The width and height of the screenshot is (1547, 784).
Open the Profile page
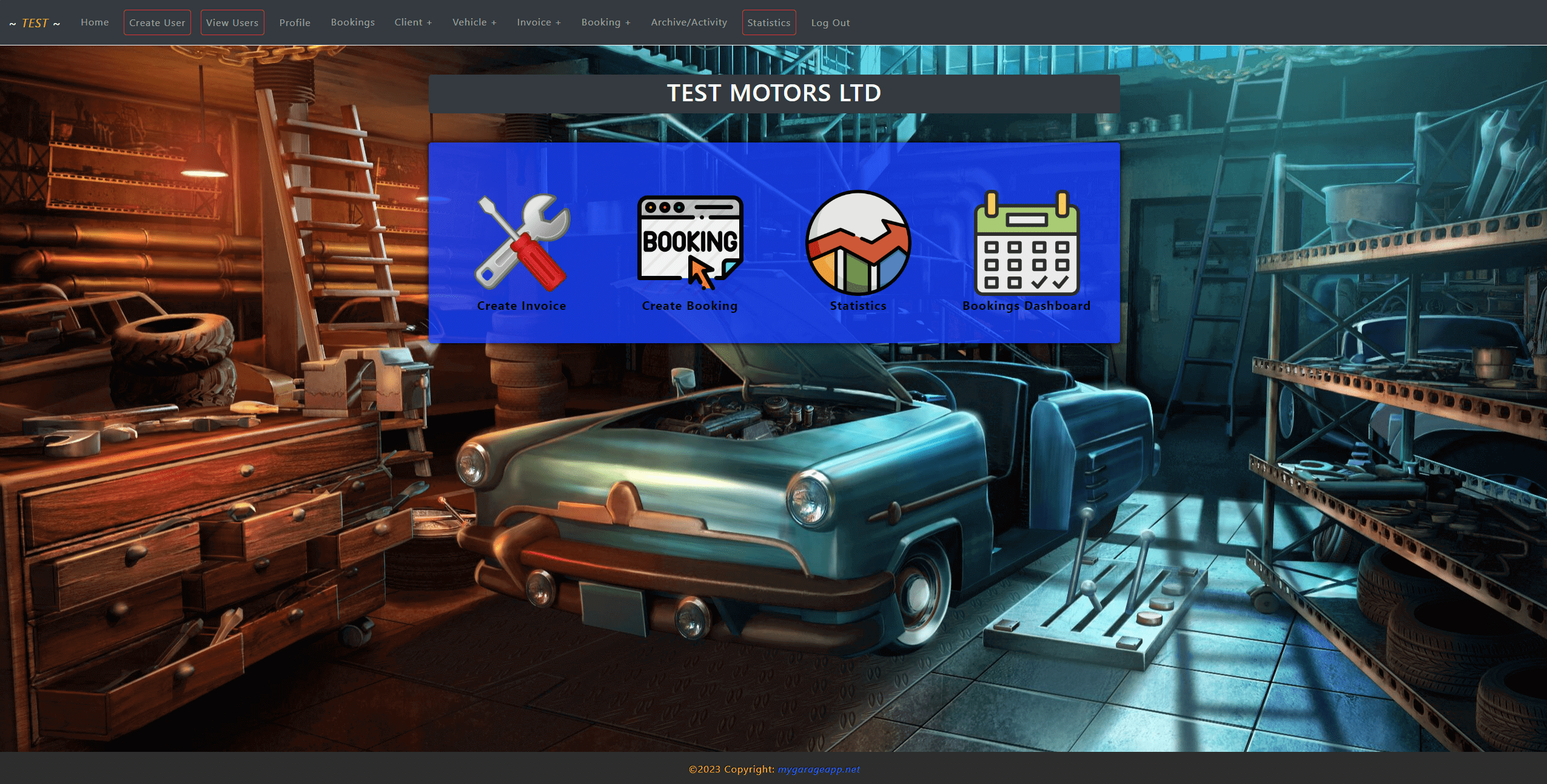point(295,22)
